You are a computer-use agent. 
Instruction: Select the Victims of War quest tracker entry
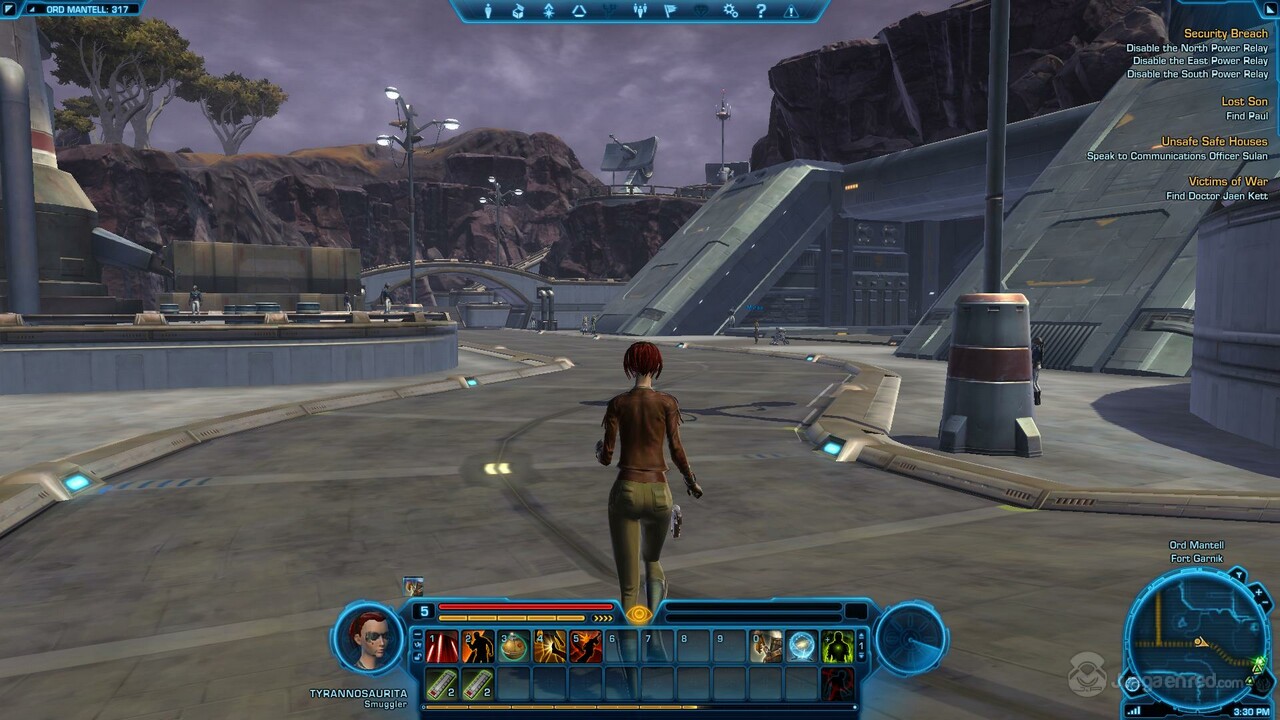1227,182
